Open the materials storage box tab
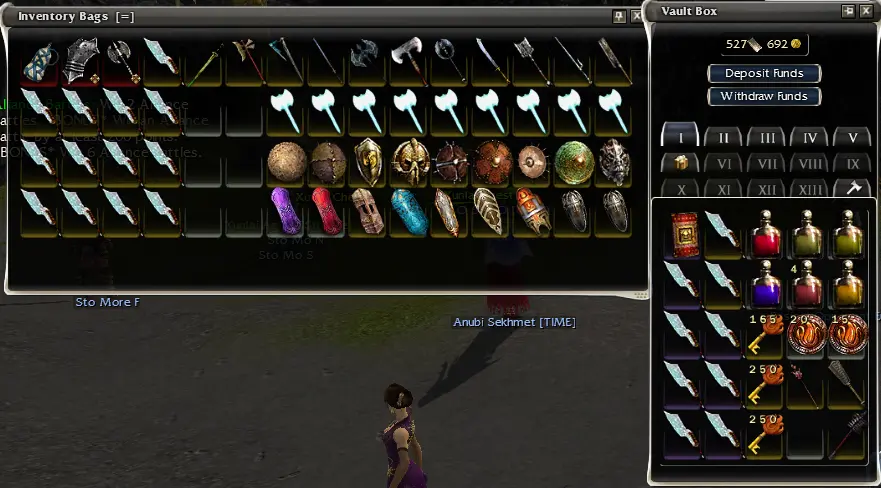This screenshot has width=881, height=488. 680,163
